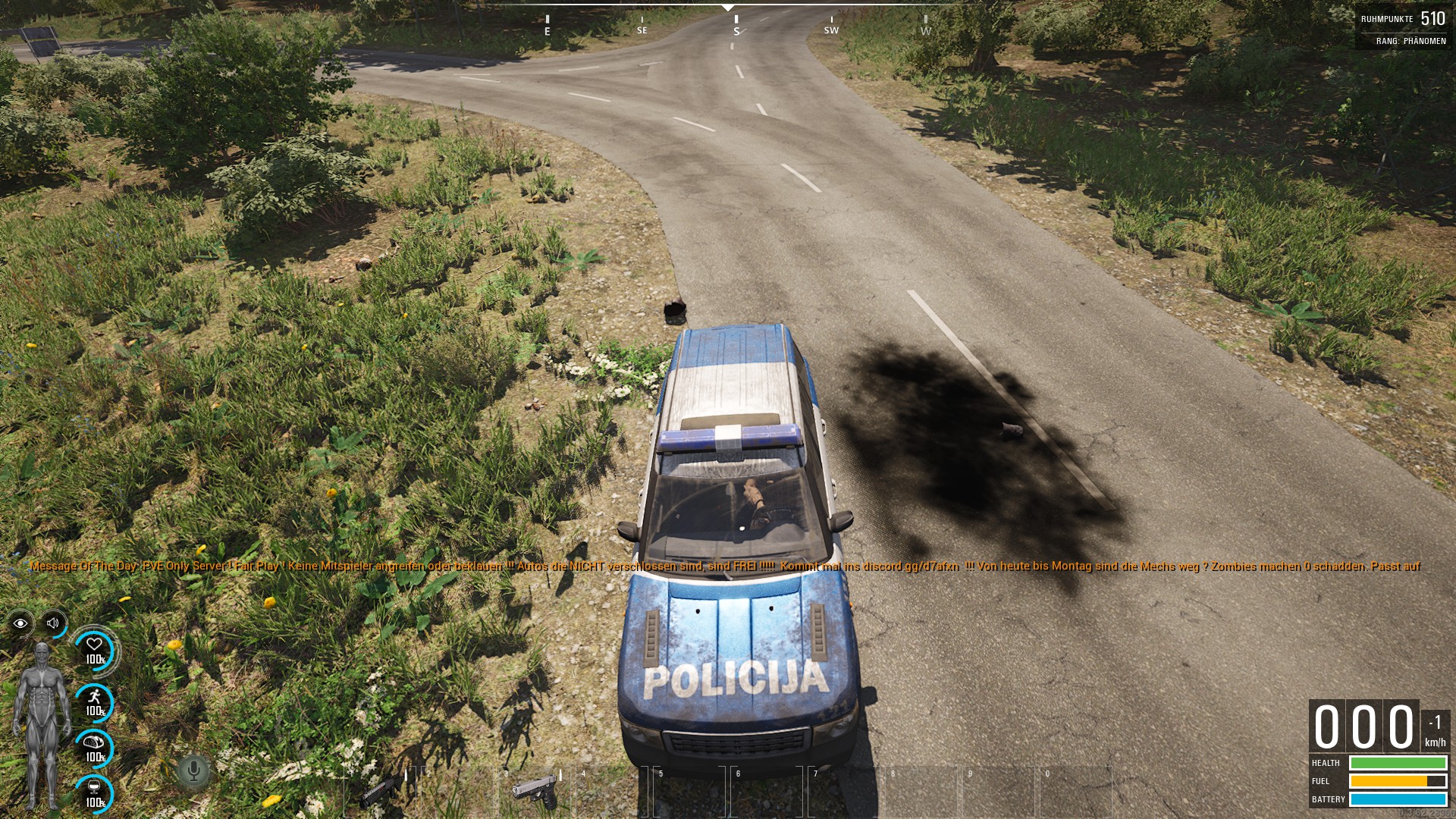1456x819 pixels.
Task: Click the compass bar heading strip
Action: 728,23
